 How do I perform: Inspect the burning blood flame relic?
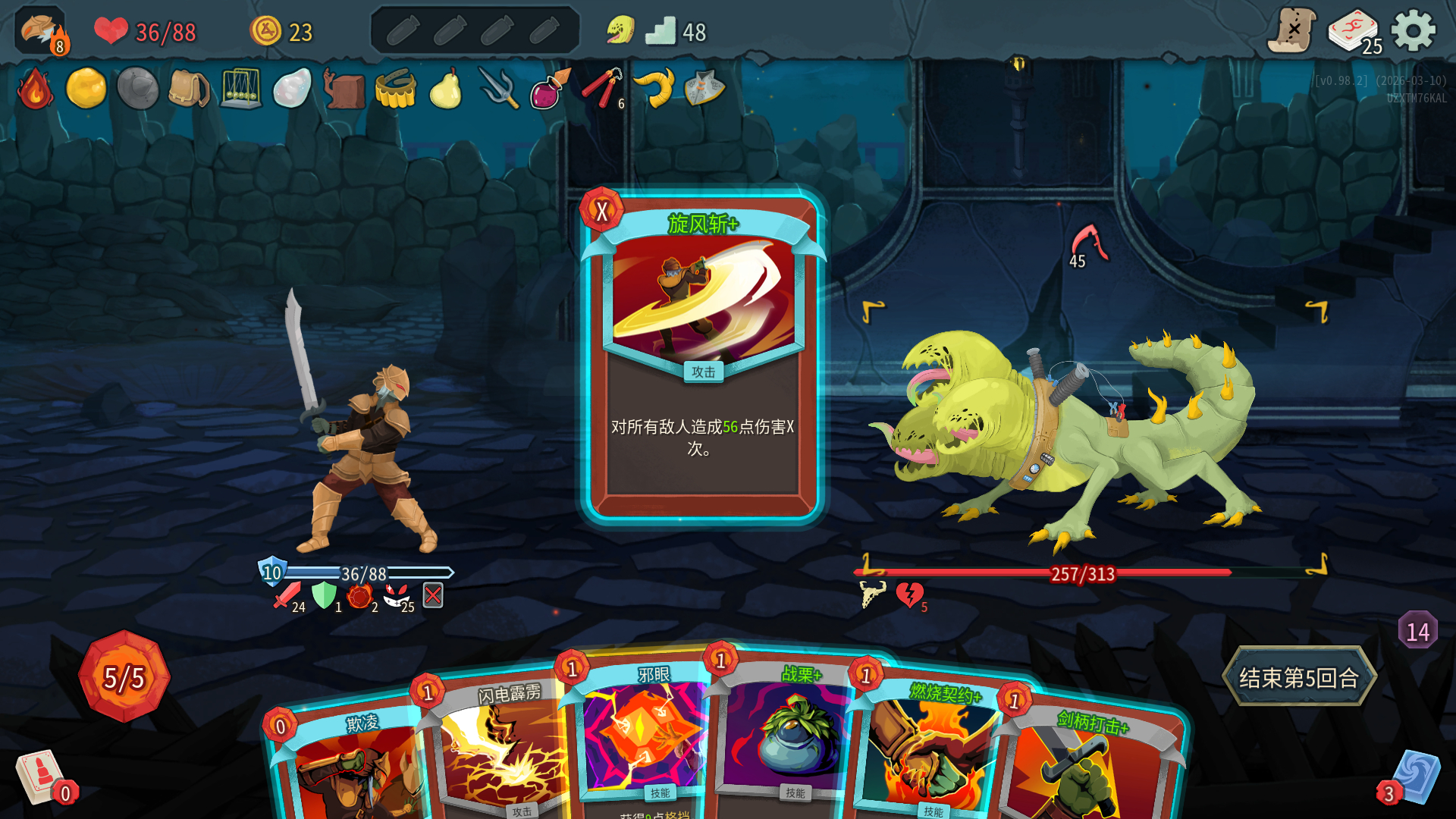(x=35, y=89)
